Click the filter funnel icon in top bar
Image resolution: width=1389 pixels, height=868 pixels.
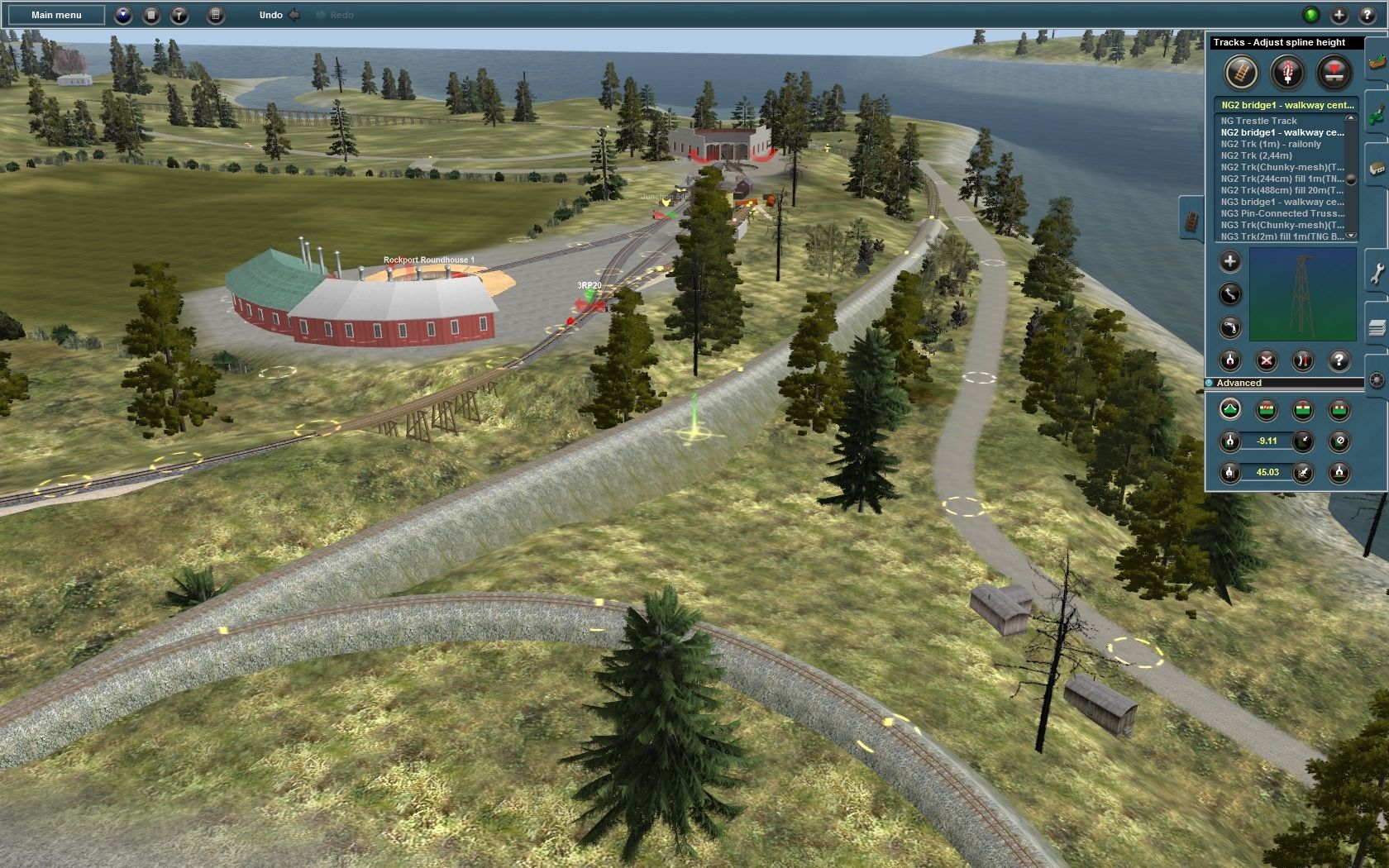point(179,15)
